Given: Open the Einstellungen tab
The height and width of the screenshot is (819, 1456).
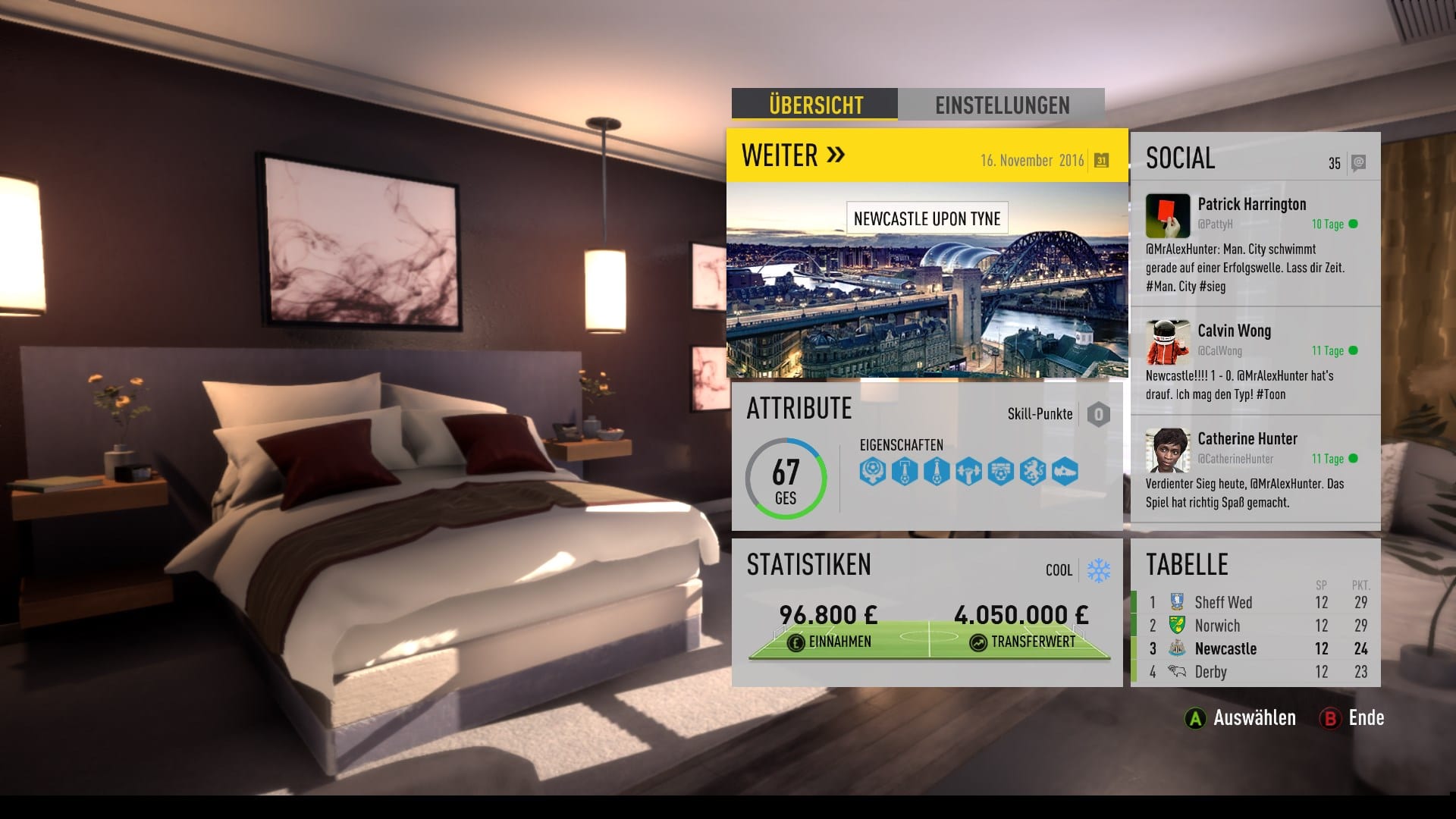Looking at the screenshot, I should 1001,105.
